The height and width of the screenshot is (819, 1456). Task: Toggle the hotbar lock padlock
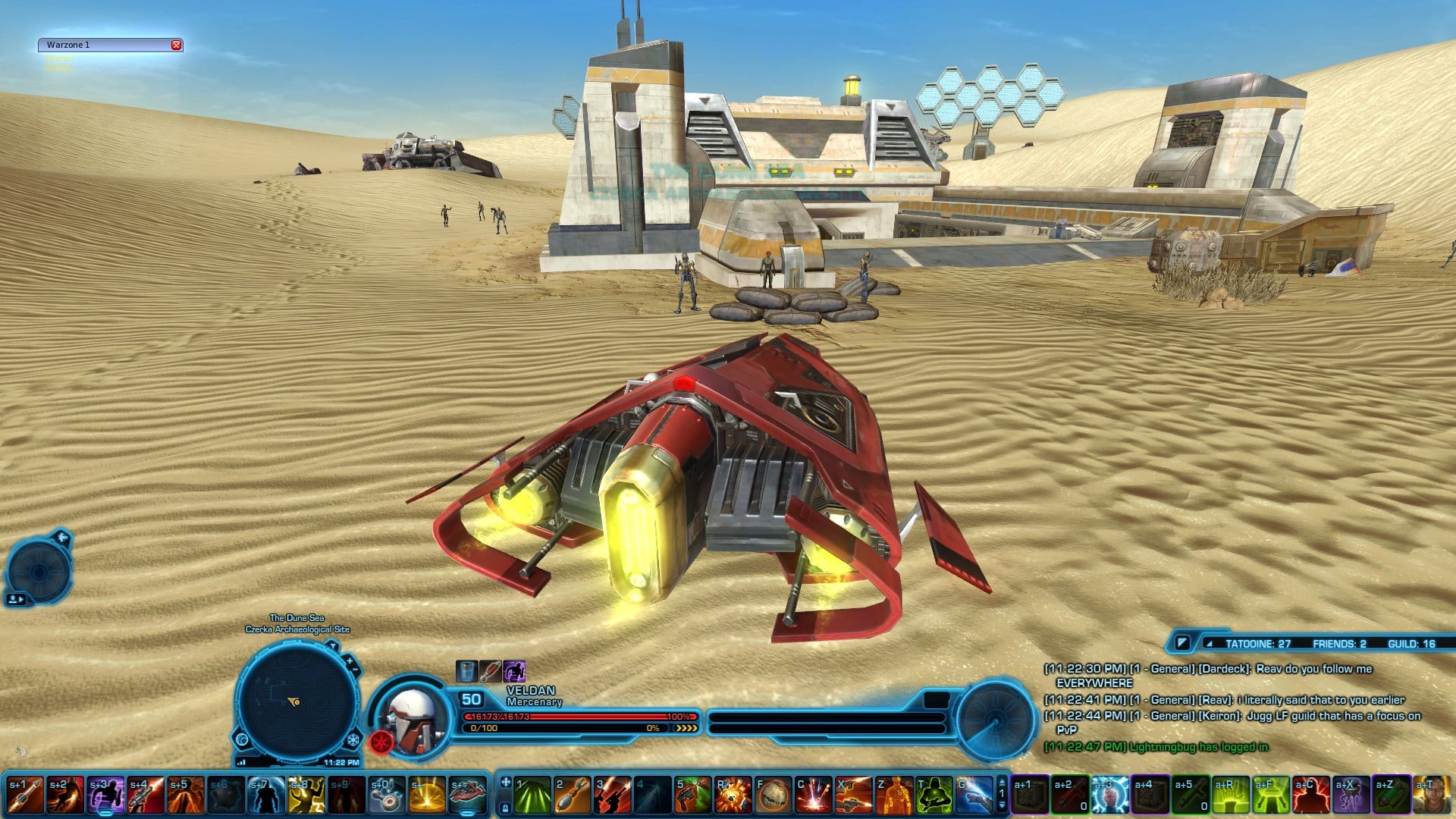click(x=506, y=808)
